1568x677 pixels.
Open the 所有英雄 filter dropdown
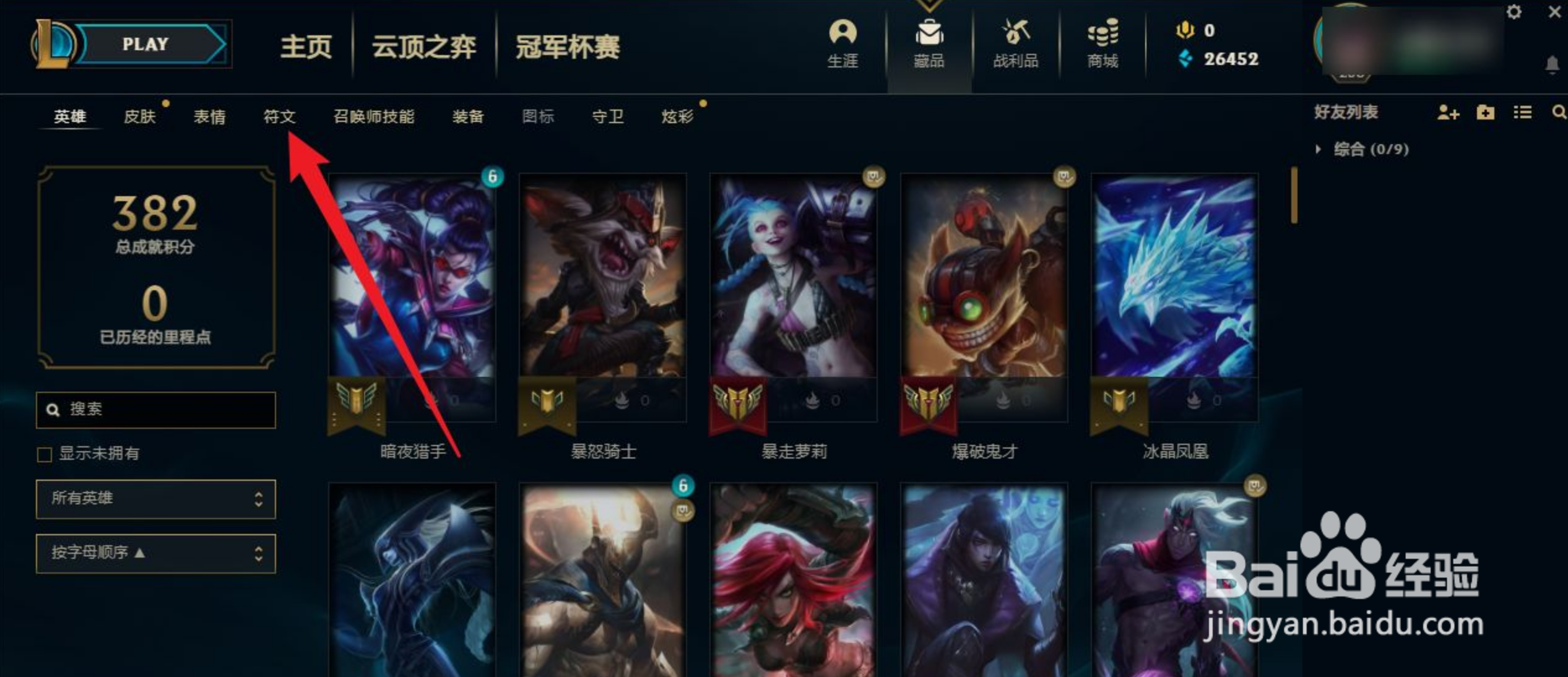pos(155,499)
